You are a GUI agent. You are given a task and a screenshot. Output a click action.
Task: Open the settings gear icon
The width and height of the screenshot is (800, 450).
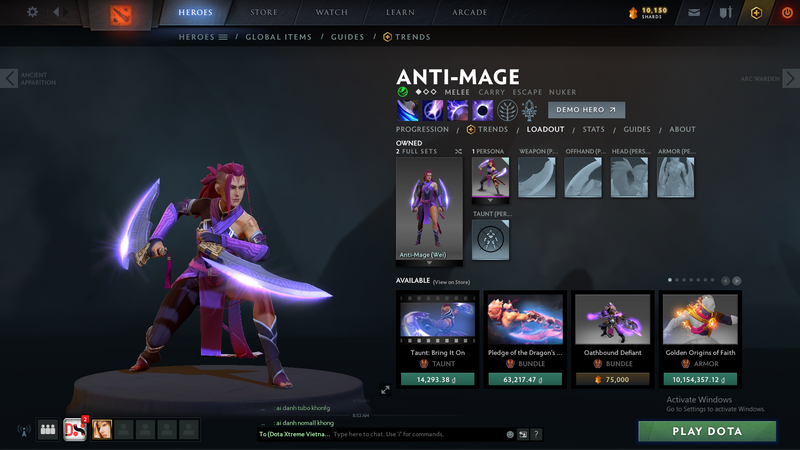pyautogui.click(x=32, y=12)
